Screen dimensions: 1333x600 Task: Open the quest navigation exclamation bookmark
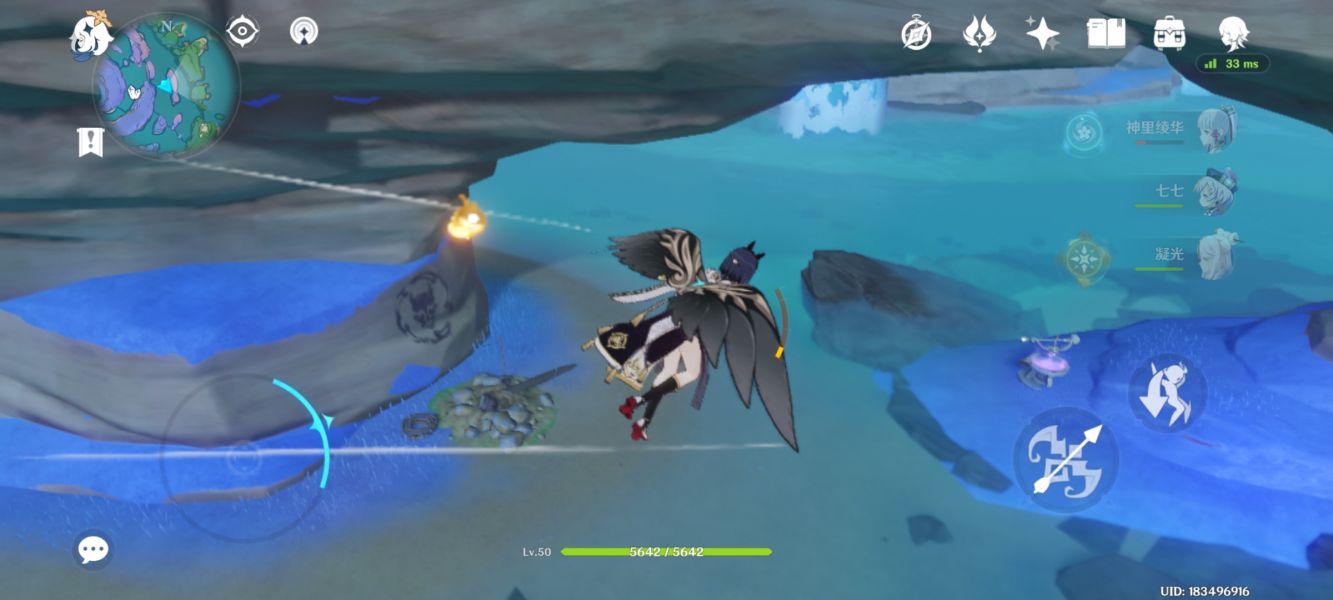(90, 142)
